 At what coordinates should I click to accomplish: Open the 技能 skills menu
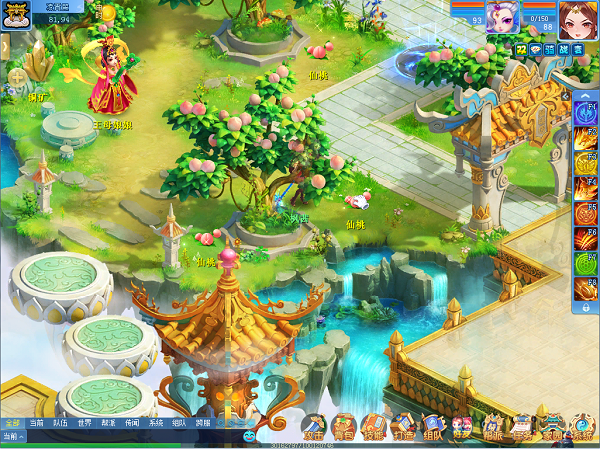point(373,429)
